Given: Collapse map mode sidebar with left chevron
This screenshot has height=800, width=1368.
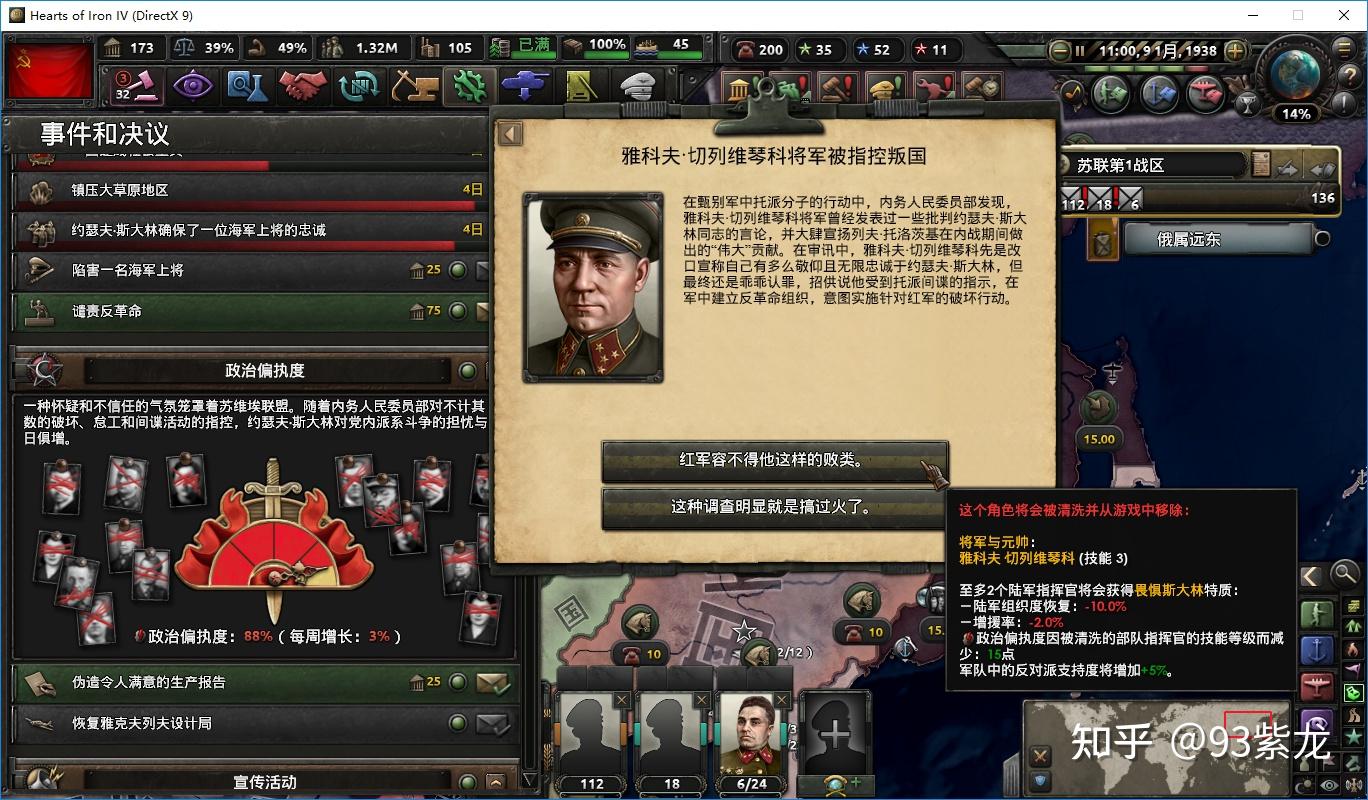Looking at the screenshot, I should pyautogui.click(x=1312, y=575).
